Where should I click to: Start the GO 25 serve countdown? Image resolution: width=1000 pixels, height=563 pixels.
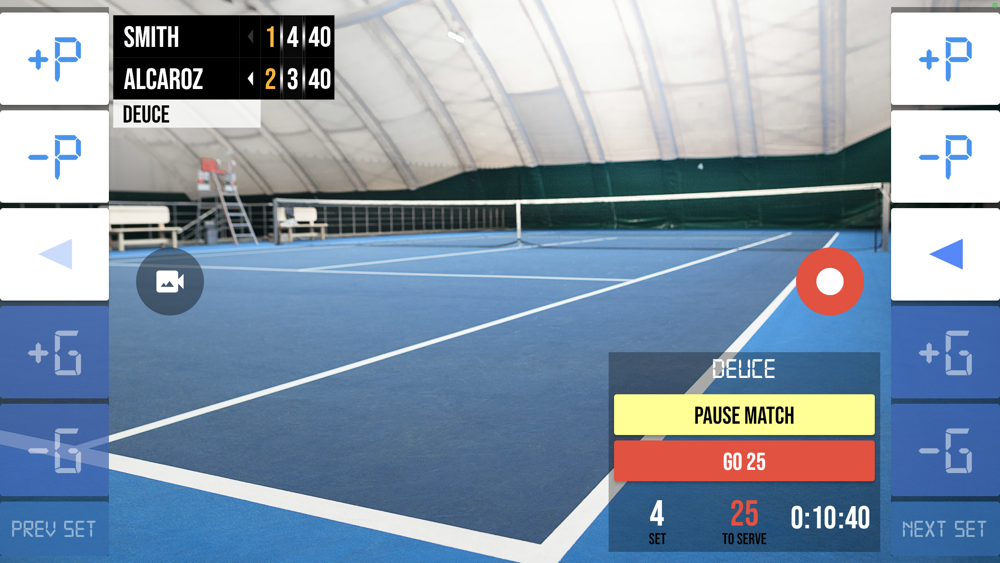pos(744,462)
